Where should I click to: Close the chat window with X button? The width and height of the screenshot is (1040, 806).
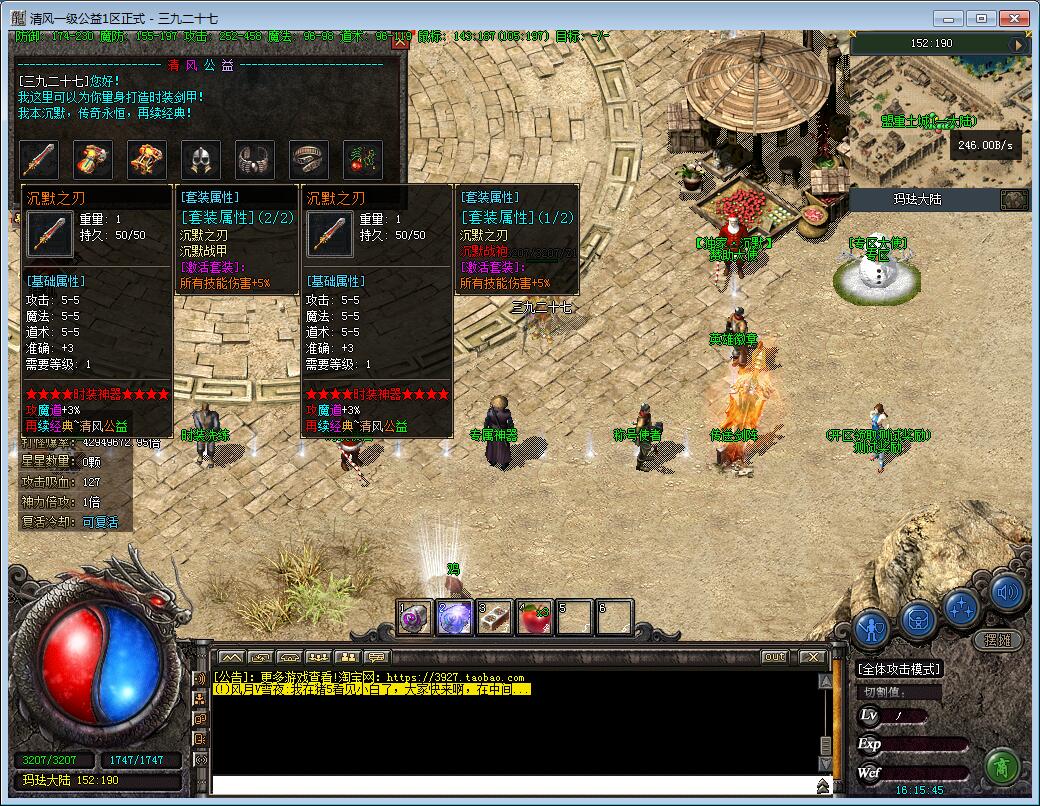coord(811,657)
